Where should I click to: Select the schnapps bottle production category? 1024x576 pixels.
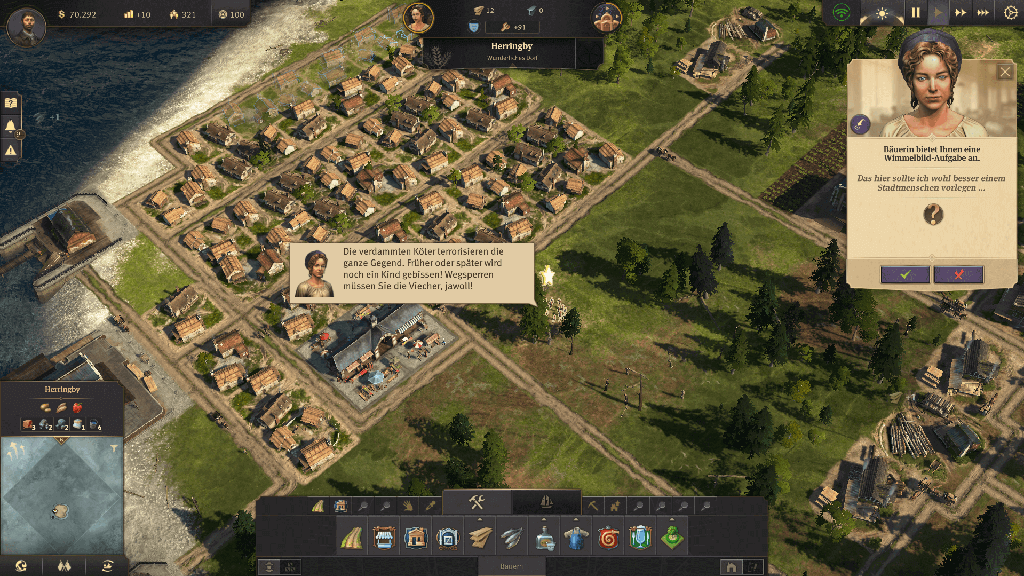point(541,538)
